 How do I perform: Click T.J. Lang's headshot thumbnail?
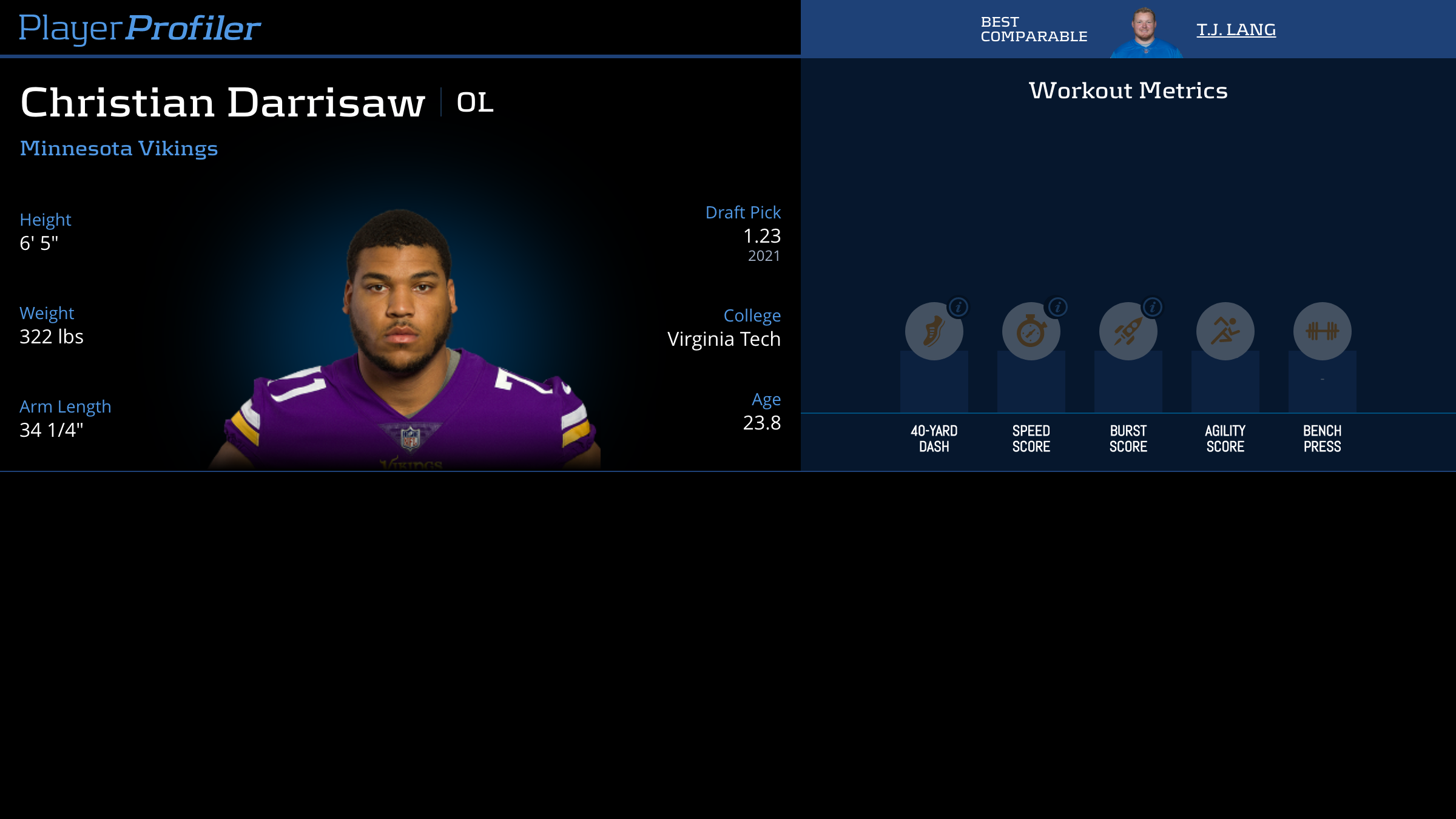pyautogui.click(x=1145, y=33)
